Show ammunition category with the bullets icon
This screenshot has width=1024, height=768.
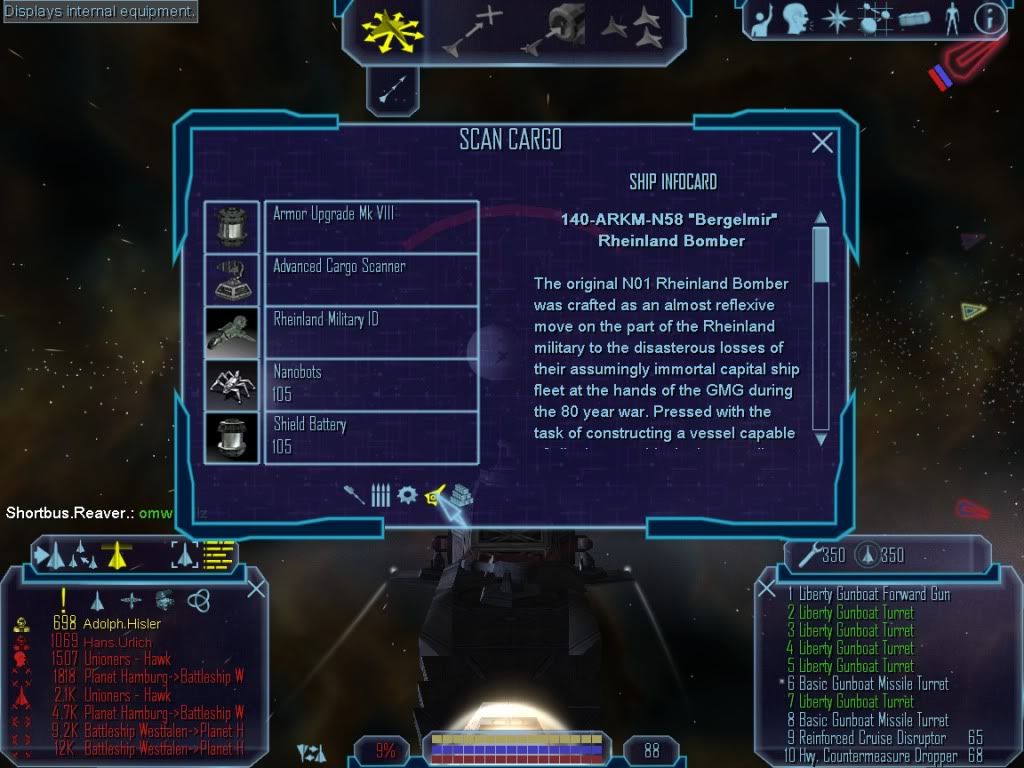[380, 495]
